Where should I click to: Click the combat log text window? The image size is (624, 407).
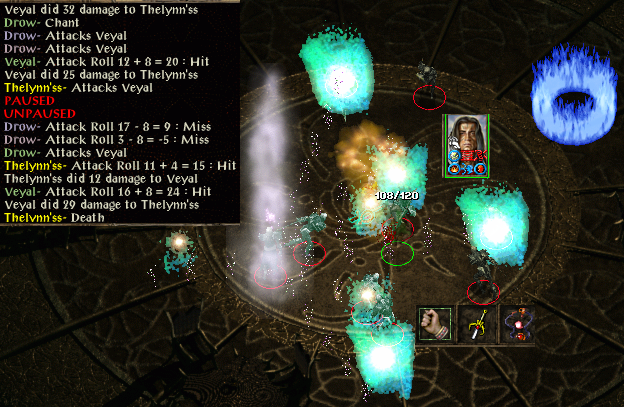pos(120,110)
